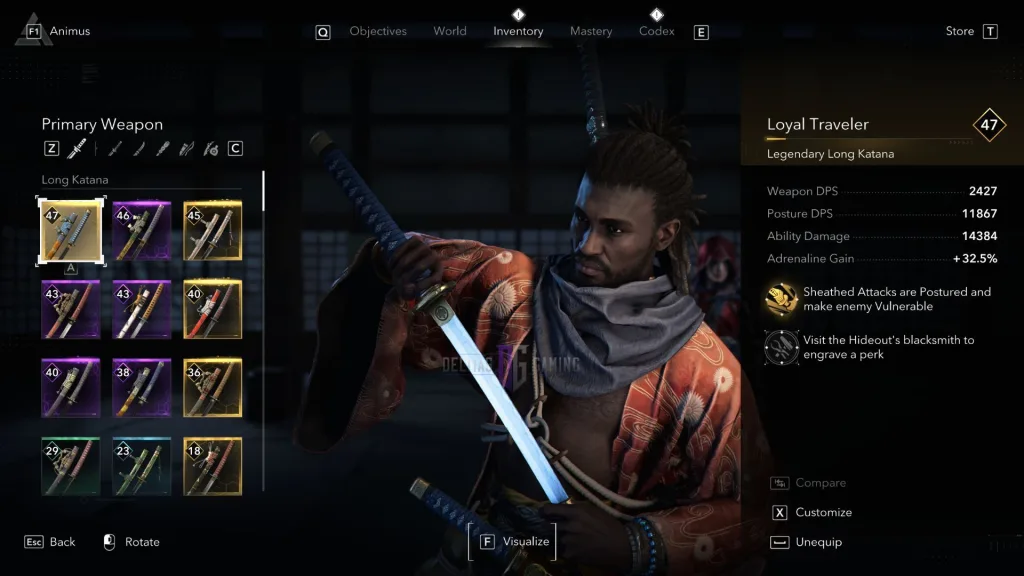
Task: Choose the level 45 legendary katana
Action: [x=212, y=231]
